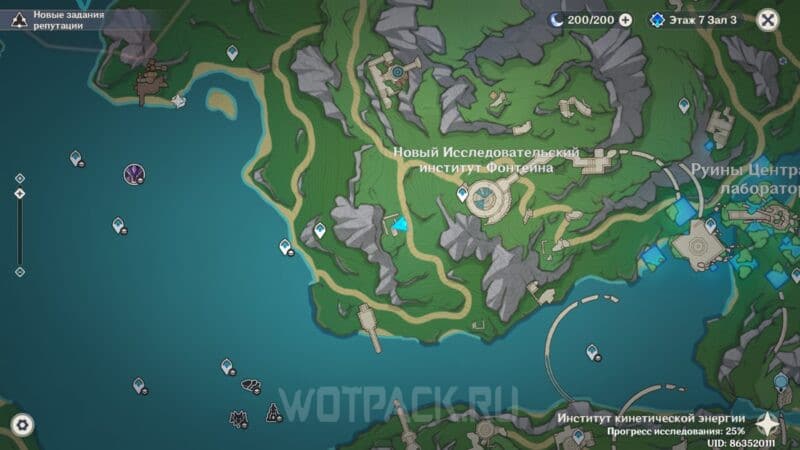Open the Spiral Abyss floor 7 tracker
Screen dimensions: 800x450
pyautogui.click(x=697, y=19)
